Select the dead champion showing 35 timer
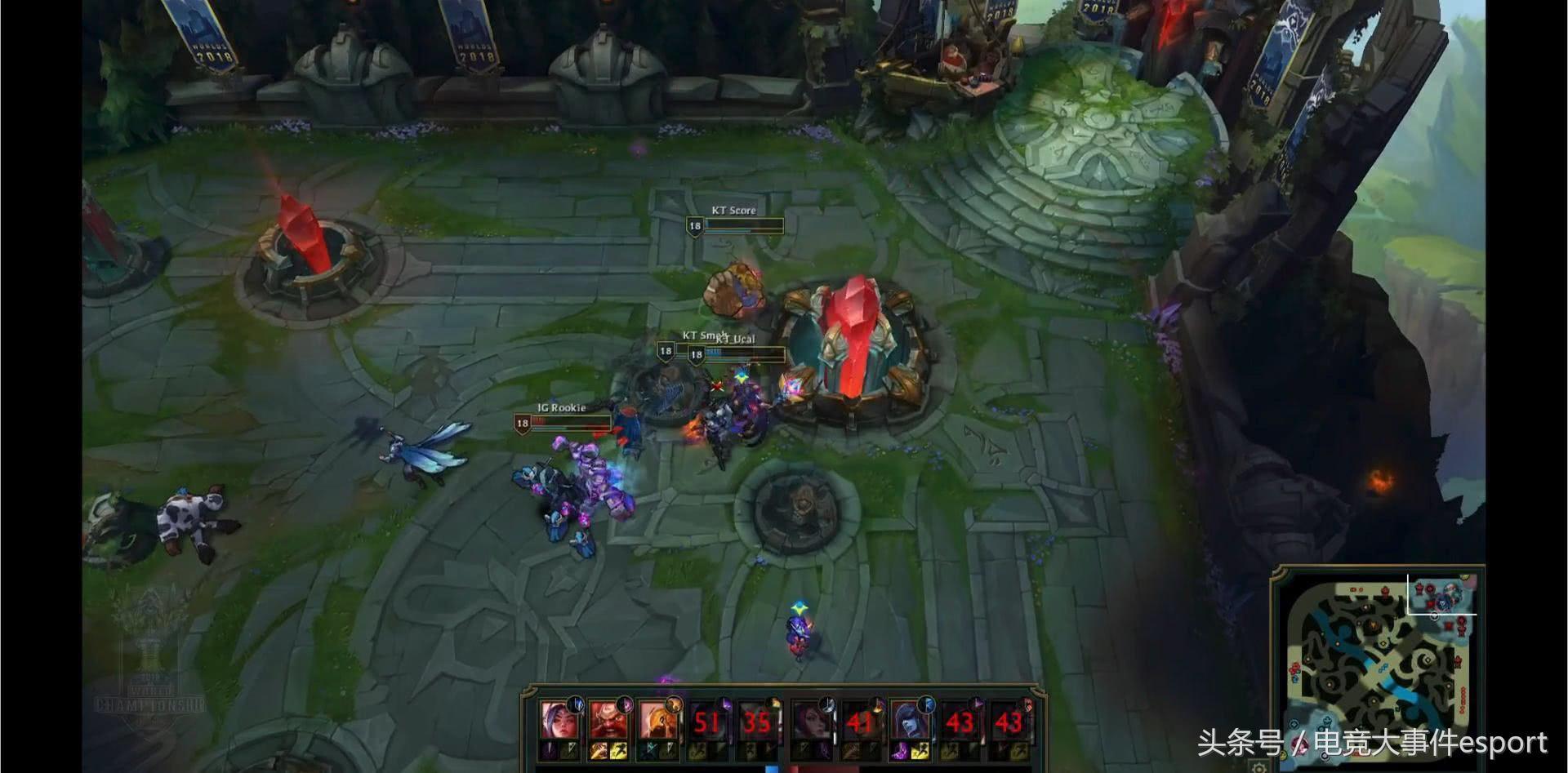Image resolution: width=1568 pixels, height=773 pixels. click(755, 722)
